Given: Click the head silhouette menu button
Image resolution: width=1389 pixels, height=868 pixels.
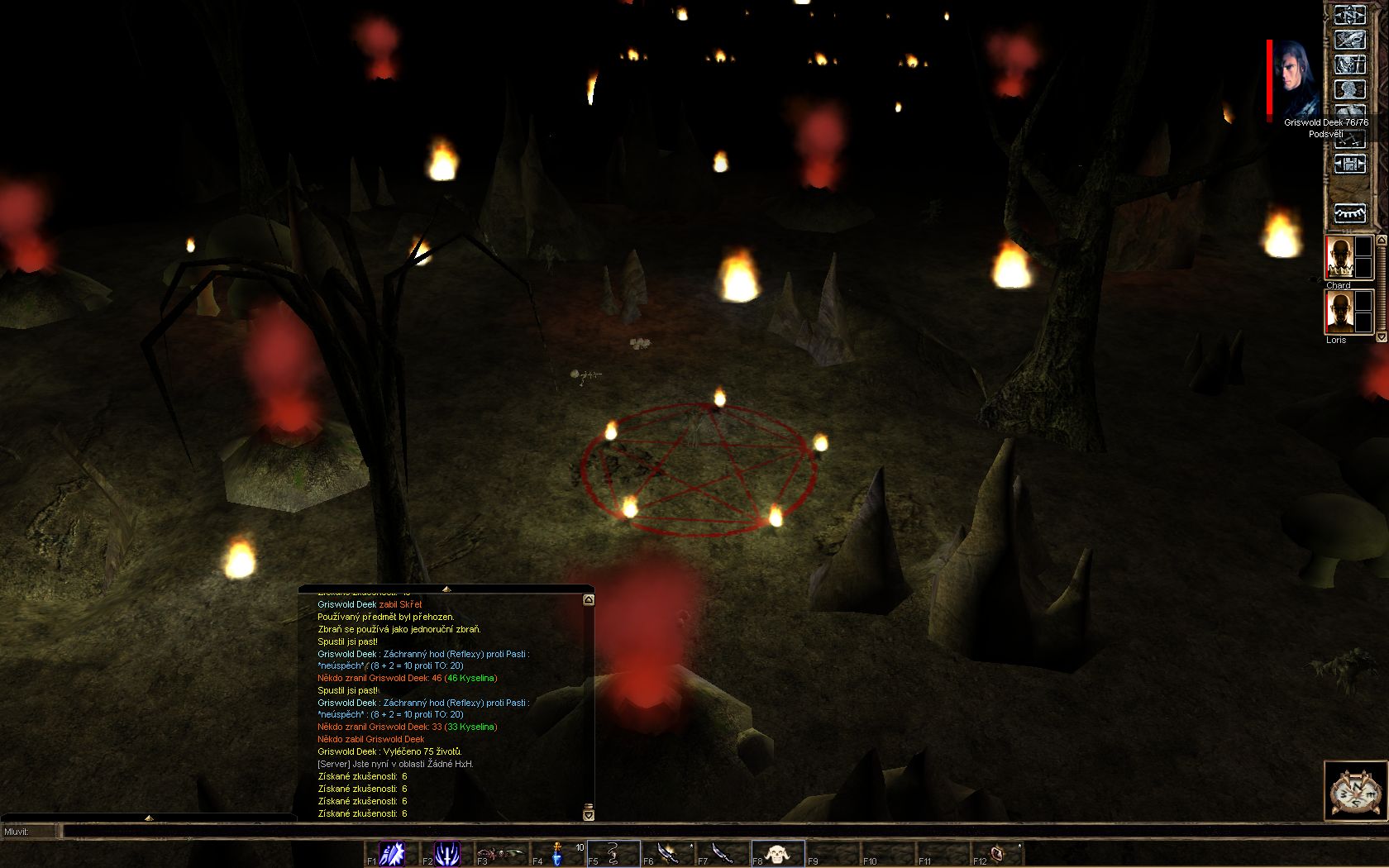Looking at the screenshot, I should [x=1350, y=89].
